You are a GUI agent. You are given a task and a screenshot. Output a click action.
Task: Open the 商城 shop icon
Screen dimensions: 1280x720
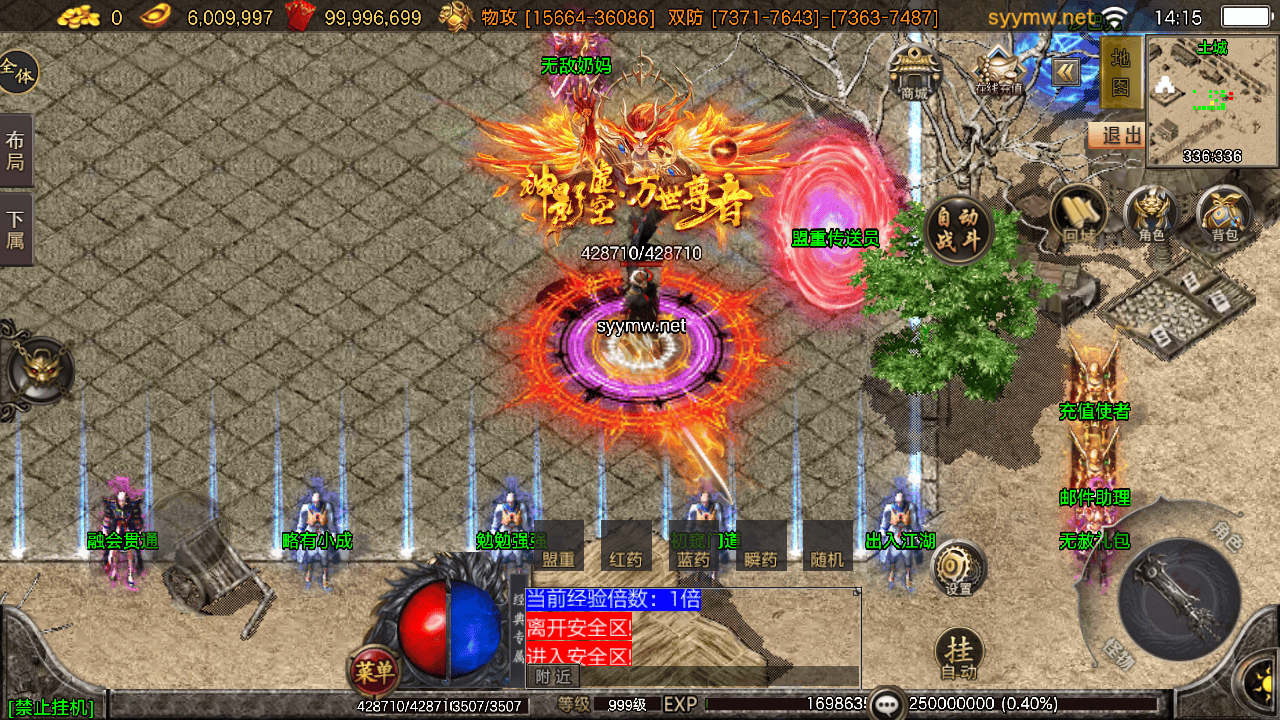(x=914, y=71)
